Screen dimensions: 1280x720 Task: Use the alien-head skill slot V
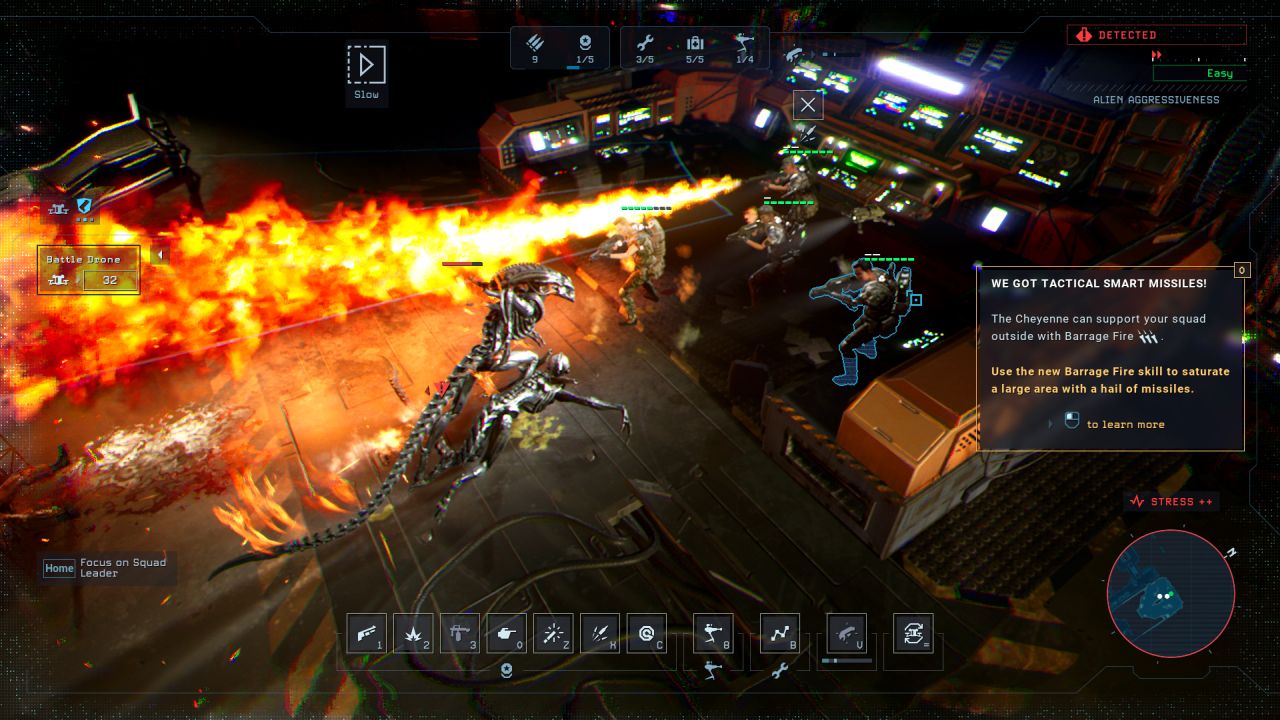846,633
